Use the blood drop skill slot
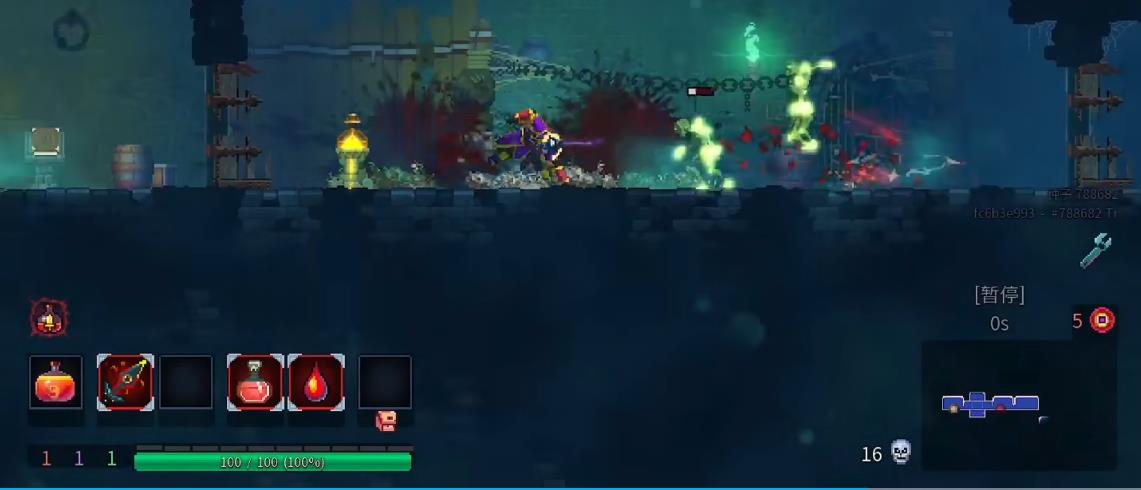1141x490 pixels. [x=316, y=382]
